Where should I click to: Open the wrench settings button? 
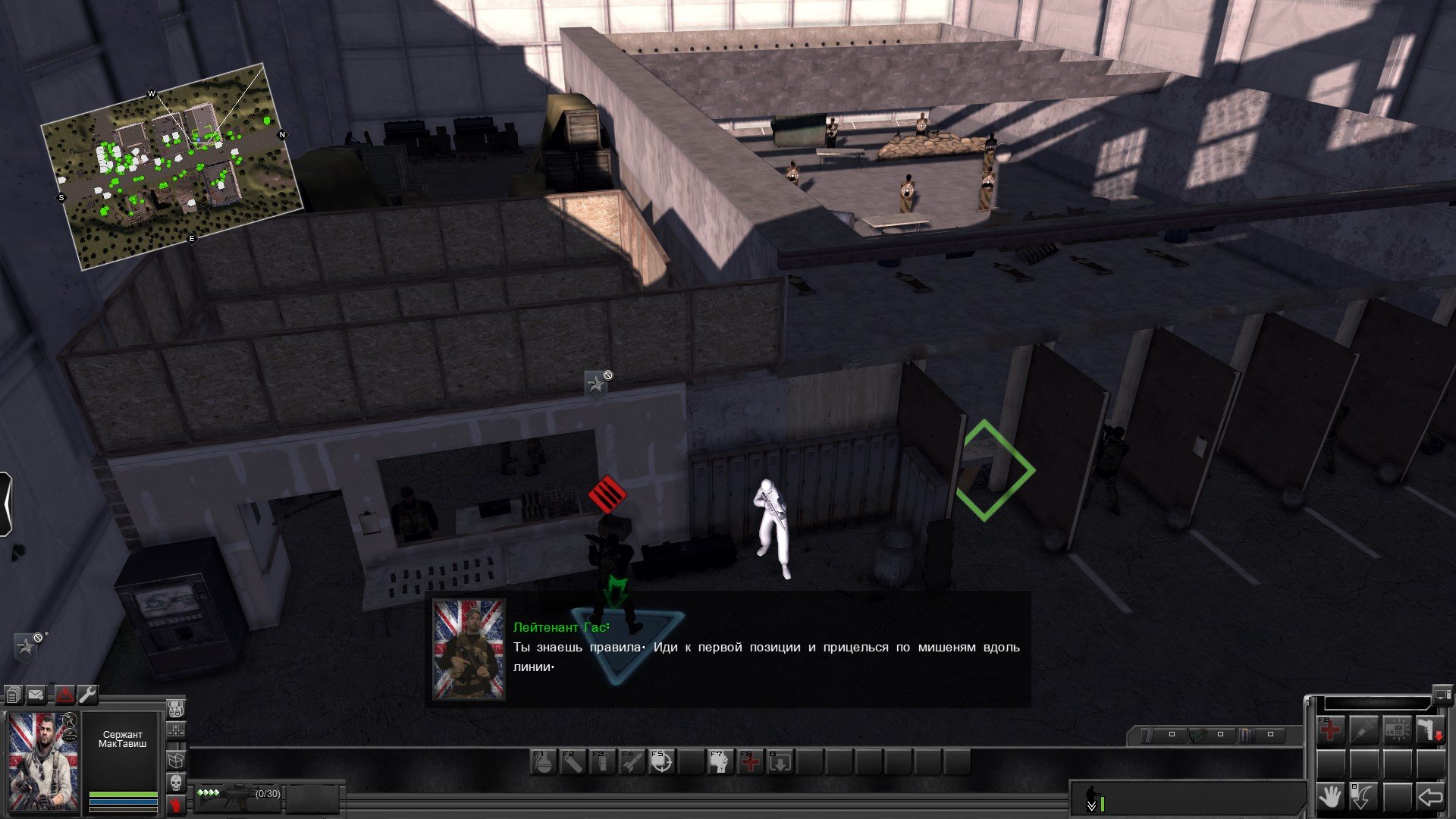[x=88, y=695]
